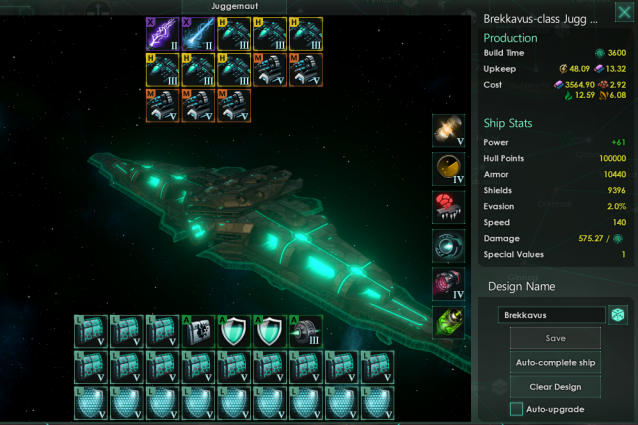
Task: Choose the reactor core component icon
Action: [448, 130]
